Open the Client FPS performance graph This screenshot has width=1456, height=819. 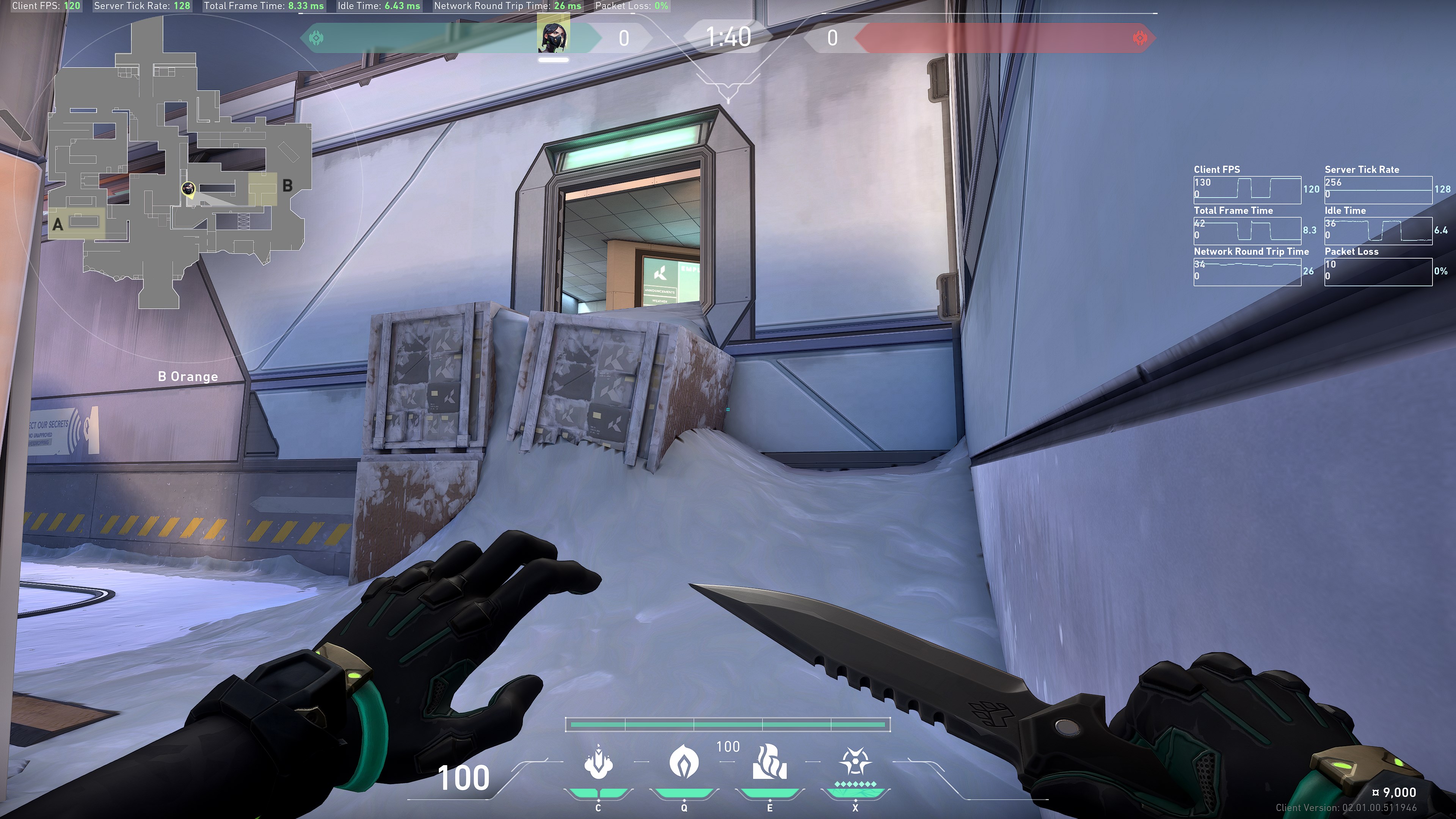(x=1247, y=190)
